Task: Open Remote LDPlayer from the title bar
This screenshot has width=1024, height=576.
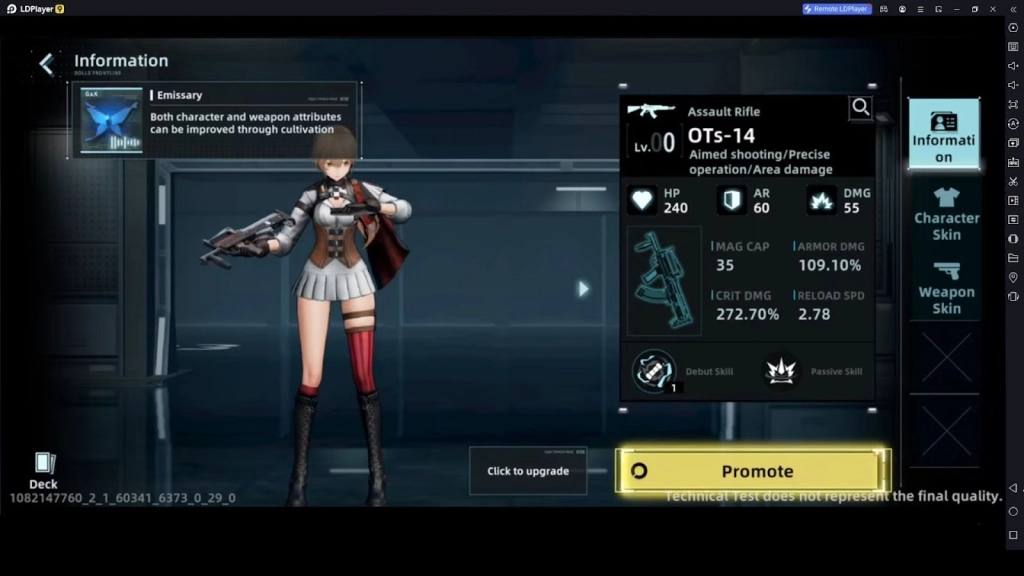Action: pyautogui.click(x=837, y=9)
